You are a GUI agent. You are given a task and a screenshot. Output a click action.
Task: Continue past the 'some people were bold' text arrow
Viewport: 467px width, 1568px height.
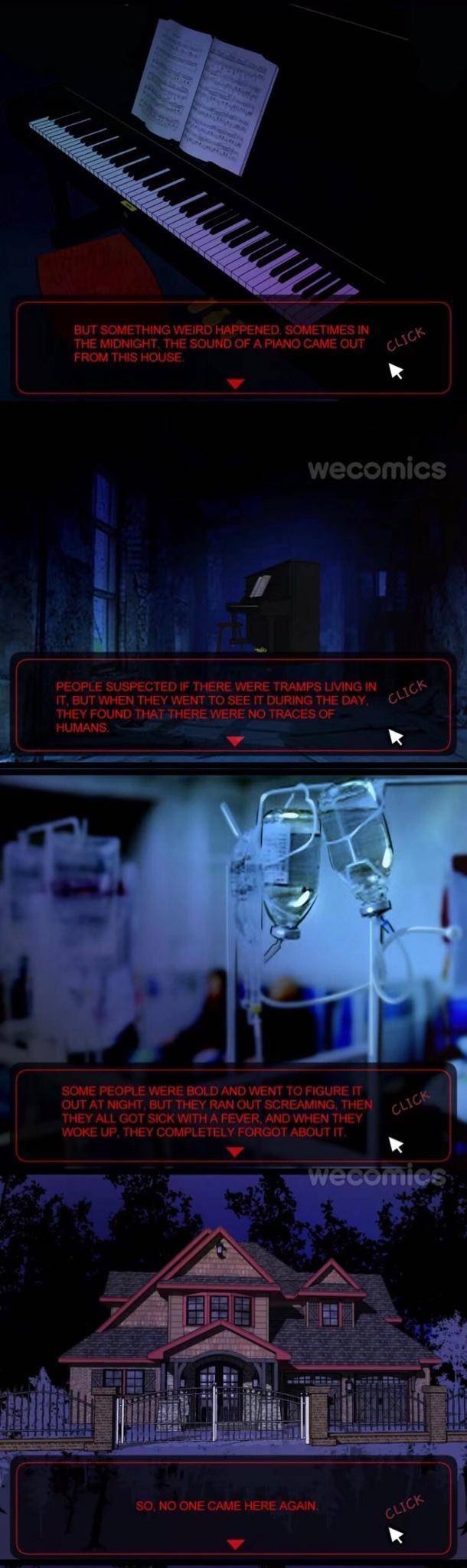(x=236, y=1151)
